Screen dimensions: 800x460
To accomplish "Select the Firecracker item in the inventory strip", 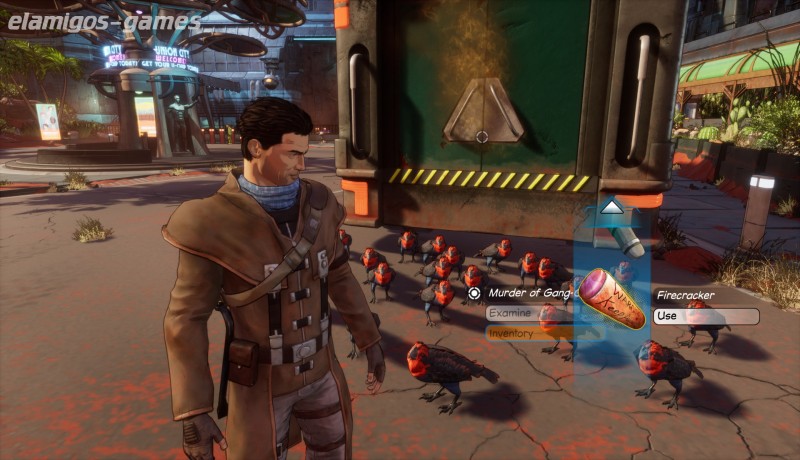I will pyautogui.click(x=612, y=299).
